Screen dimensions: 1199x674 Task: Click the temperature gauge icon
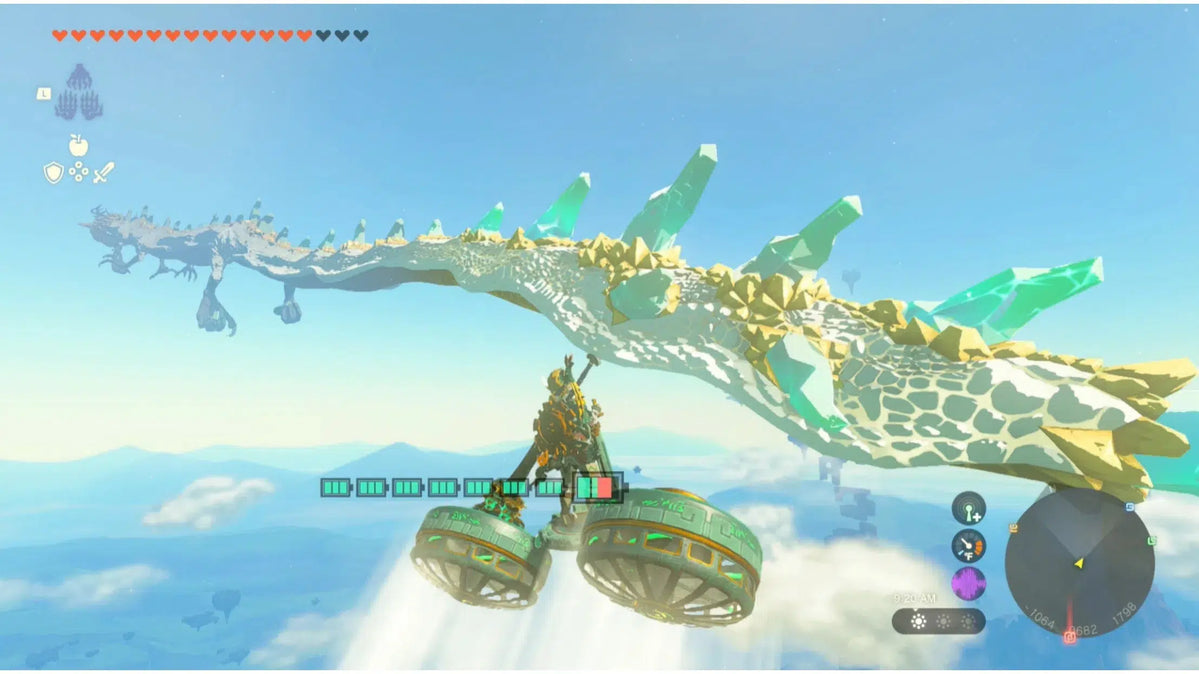click(x=968, y=546)
